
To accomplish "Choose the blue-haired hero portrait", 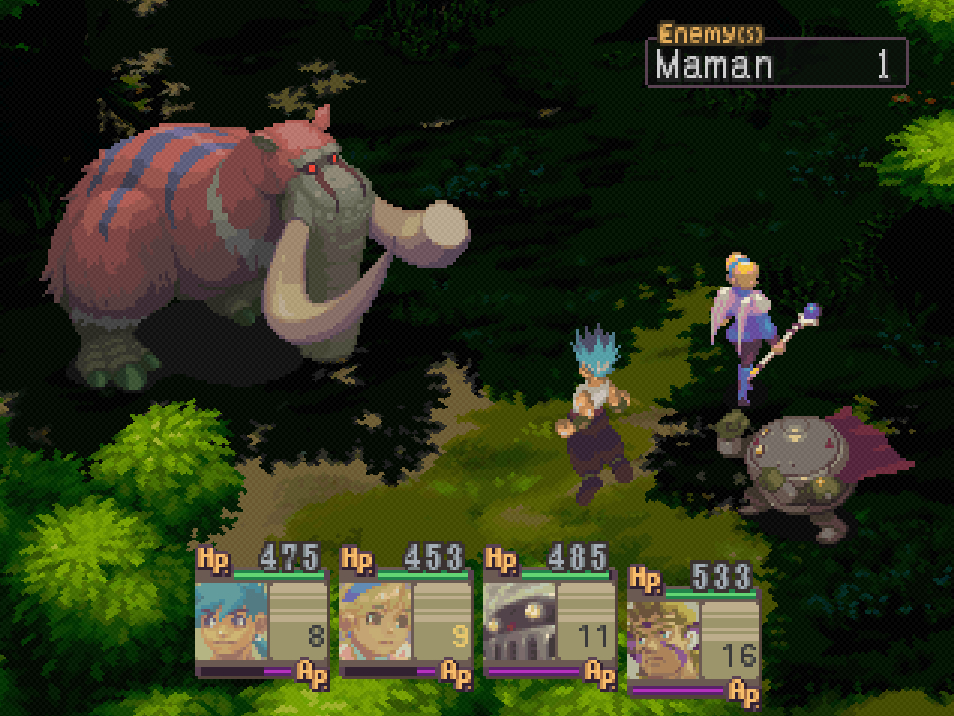I will [233, 622].
